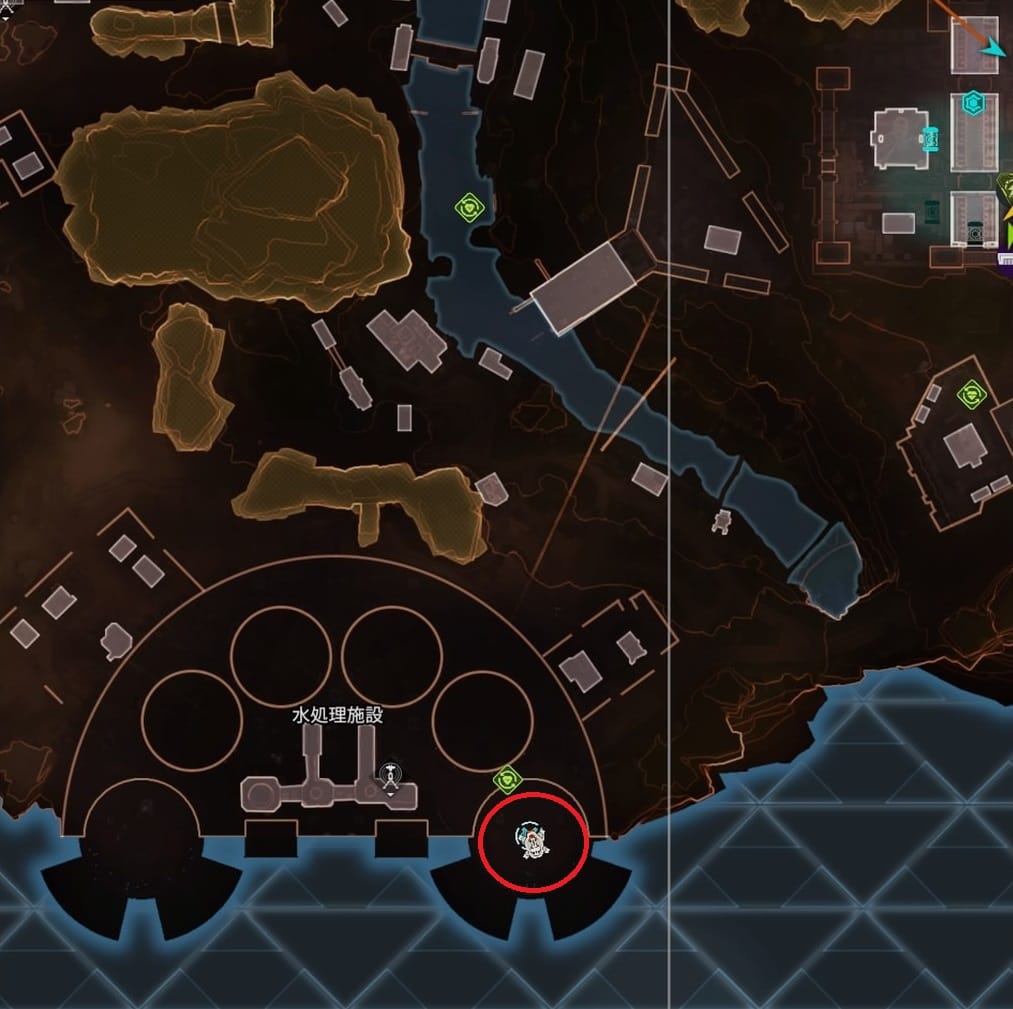Select the green beacon above the red circle
Image resolution: width=1013 pixels, height=1009 pixels.
(x=508, y=777)
